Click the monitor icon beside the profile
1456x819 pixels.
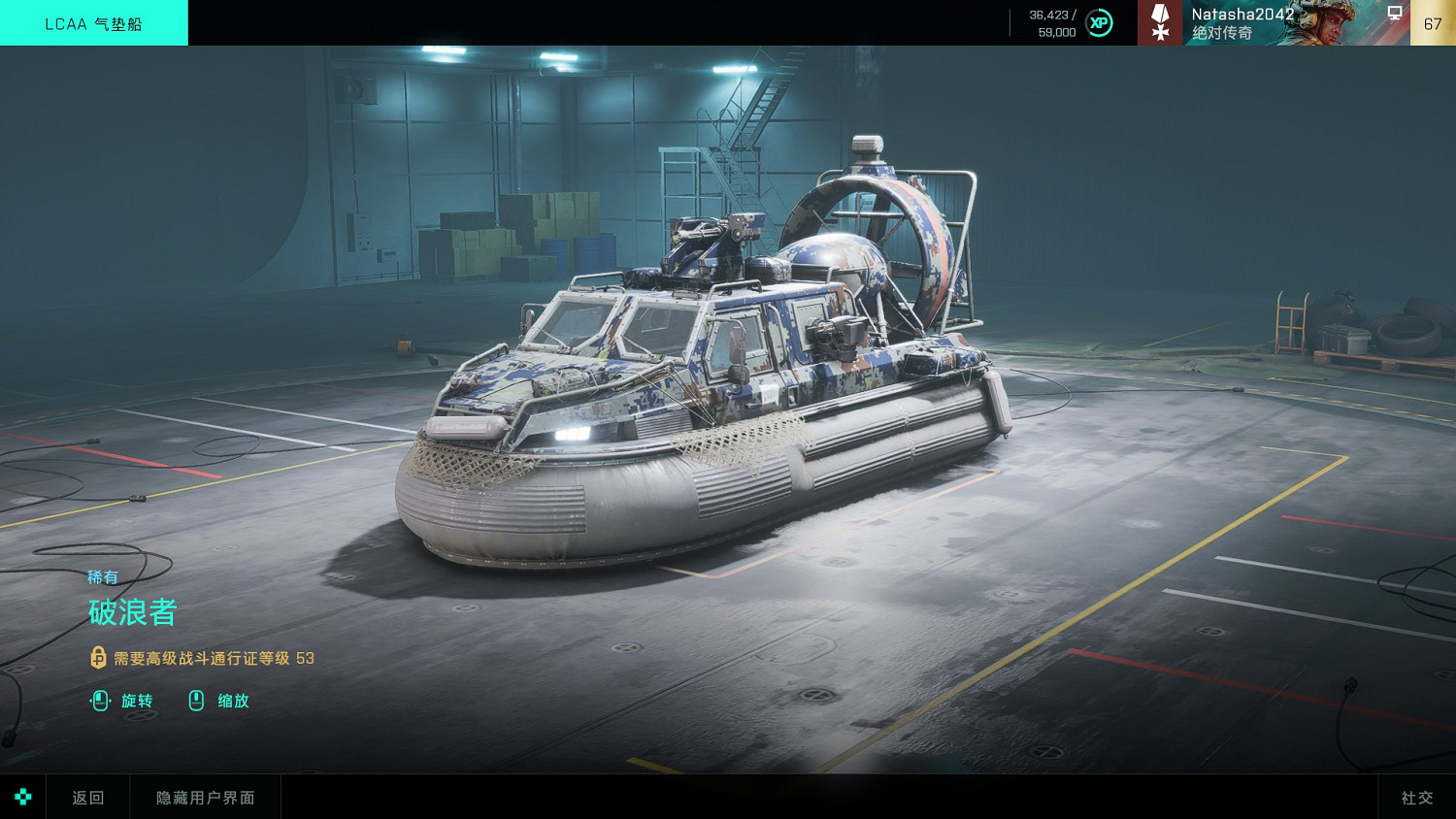point(1395,14)
